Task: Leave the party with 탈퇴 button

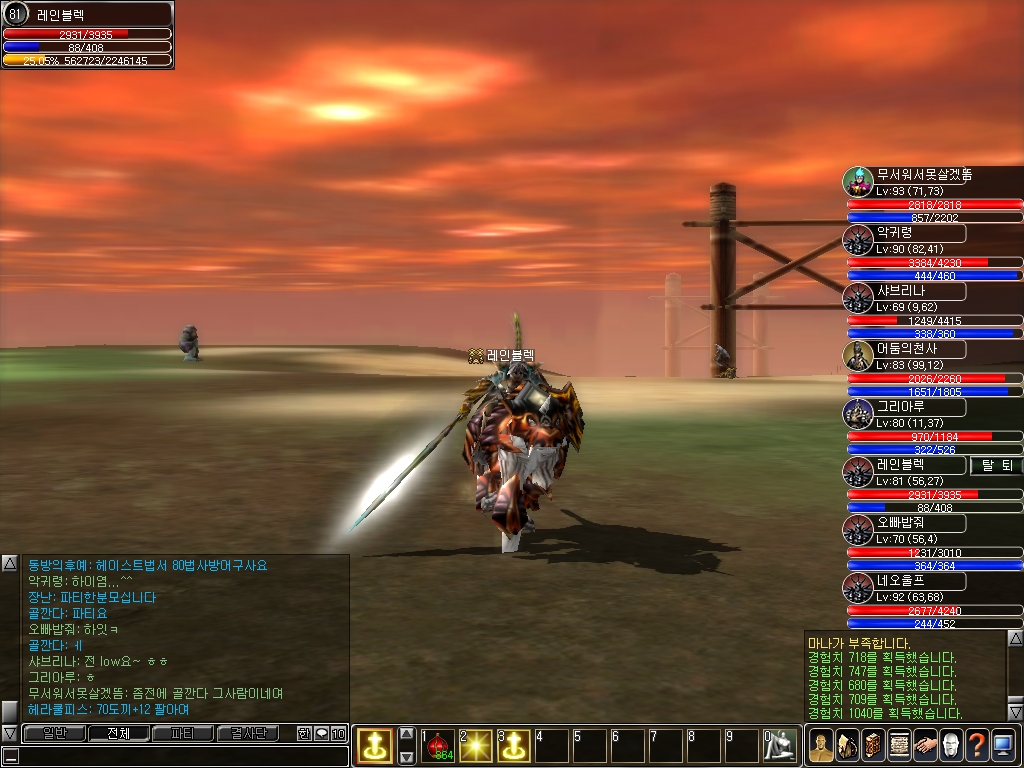Action: pyautogui.click(x=996, y=465)
